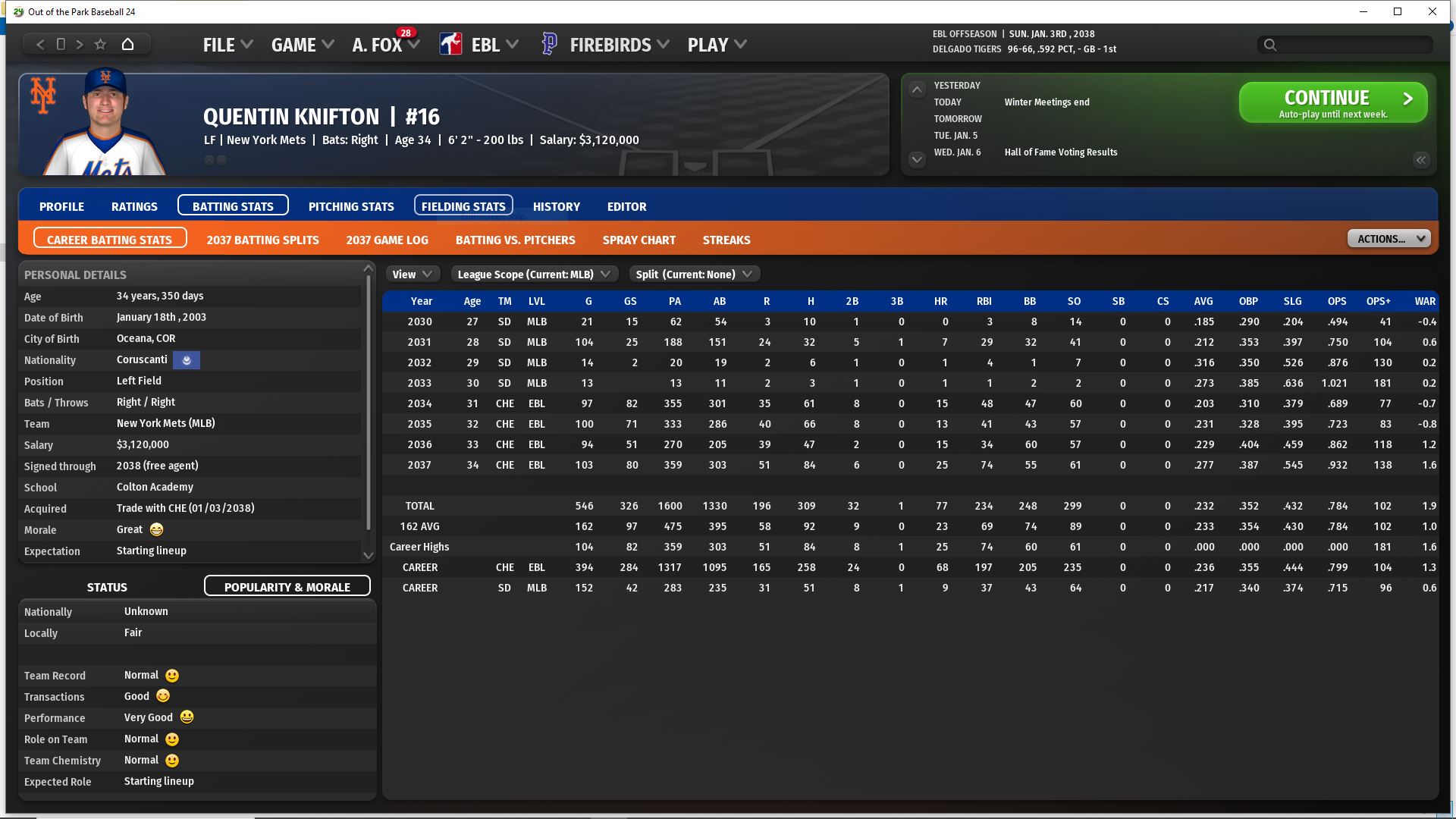The height and width of the screenshot is (819, 1456).
Task: Switch to the PROFILE tab
Action: pos(61,206)
